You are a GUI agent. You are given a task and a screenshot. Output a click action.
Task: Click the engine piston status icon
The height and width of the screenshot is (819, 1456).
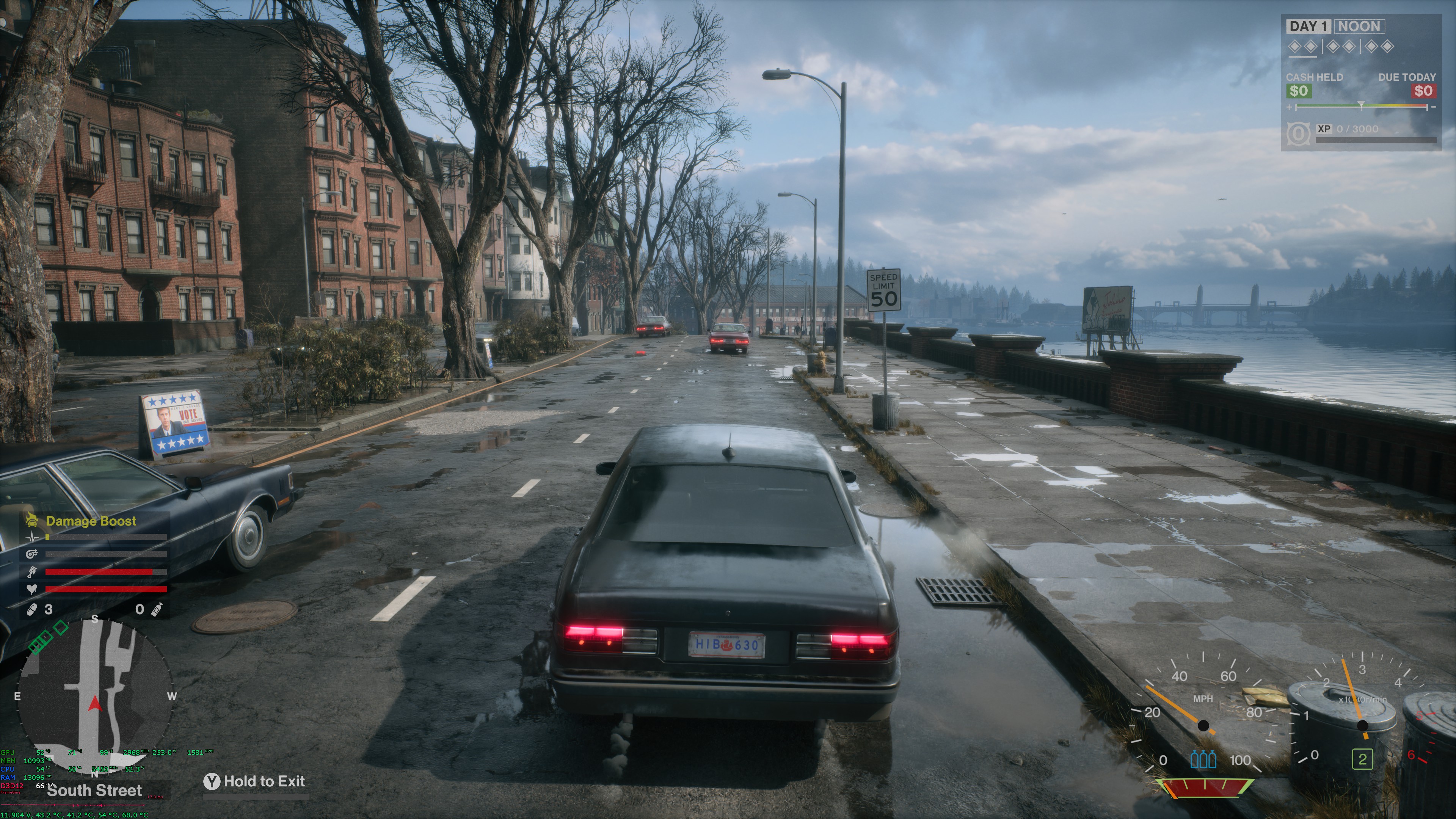(31, 572)
